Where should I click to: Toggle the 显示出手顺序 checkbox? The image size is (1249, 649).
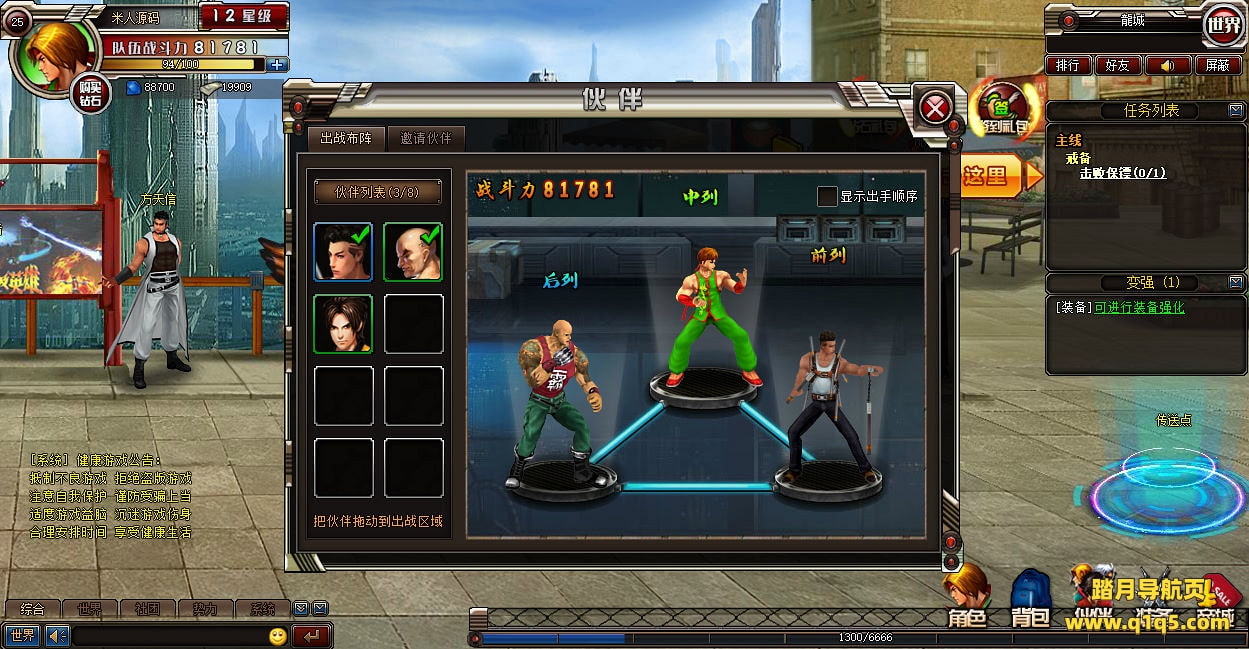coord(827,196)
